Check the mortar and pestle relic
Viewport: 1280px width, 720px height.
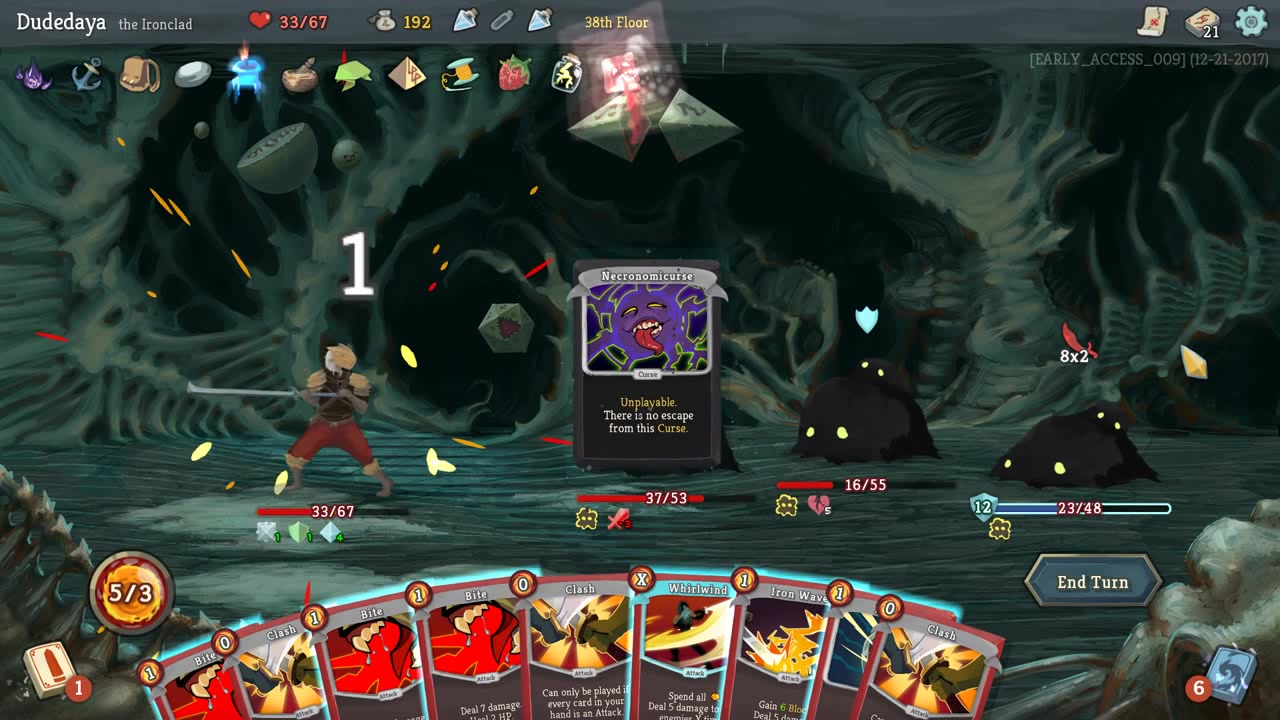click(299, 75)
